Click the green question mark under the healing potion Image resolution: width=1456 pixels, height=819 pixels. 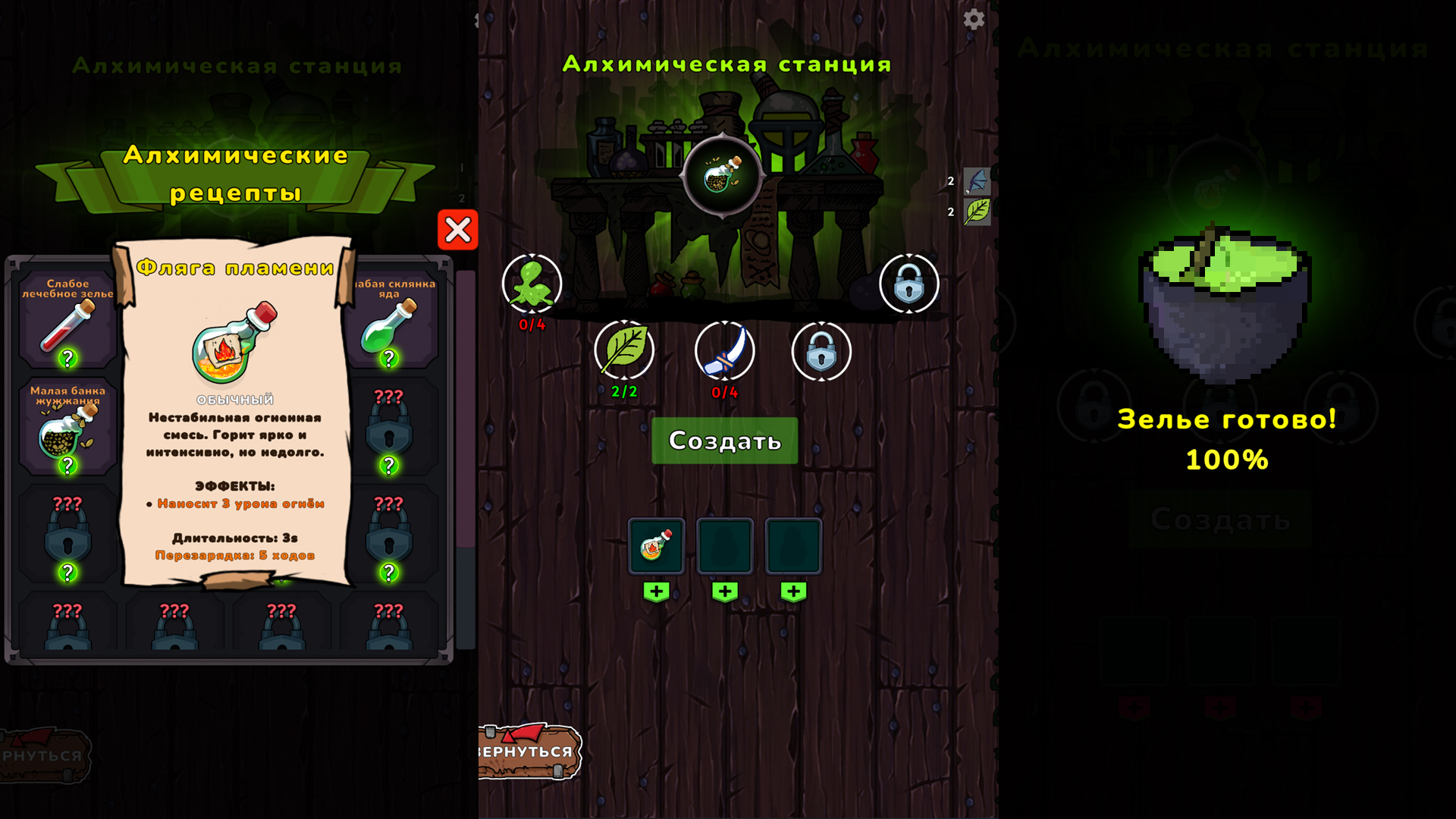tap(69, 356)
